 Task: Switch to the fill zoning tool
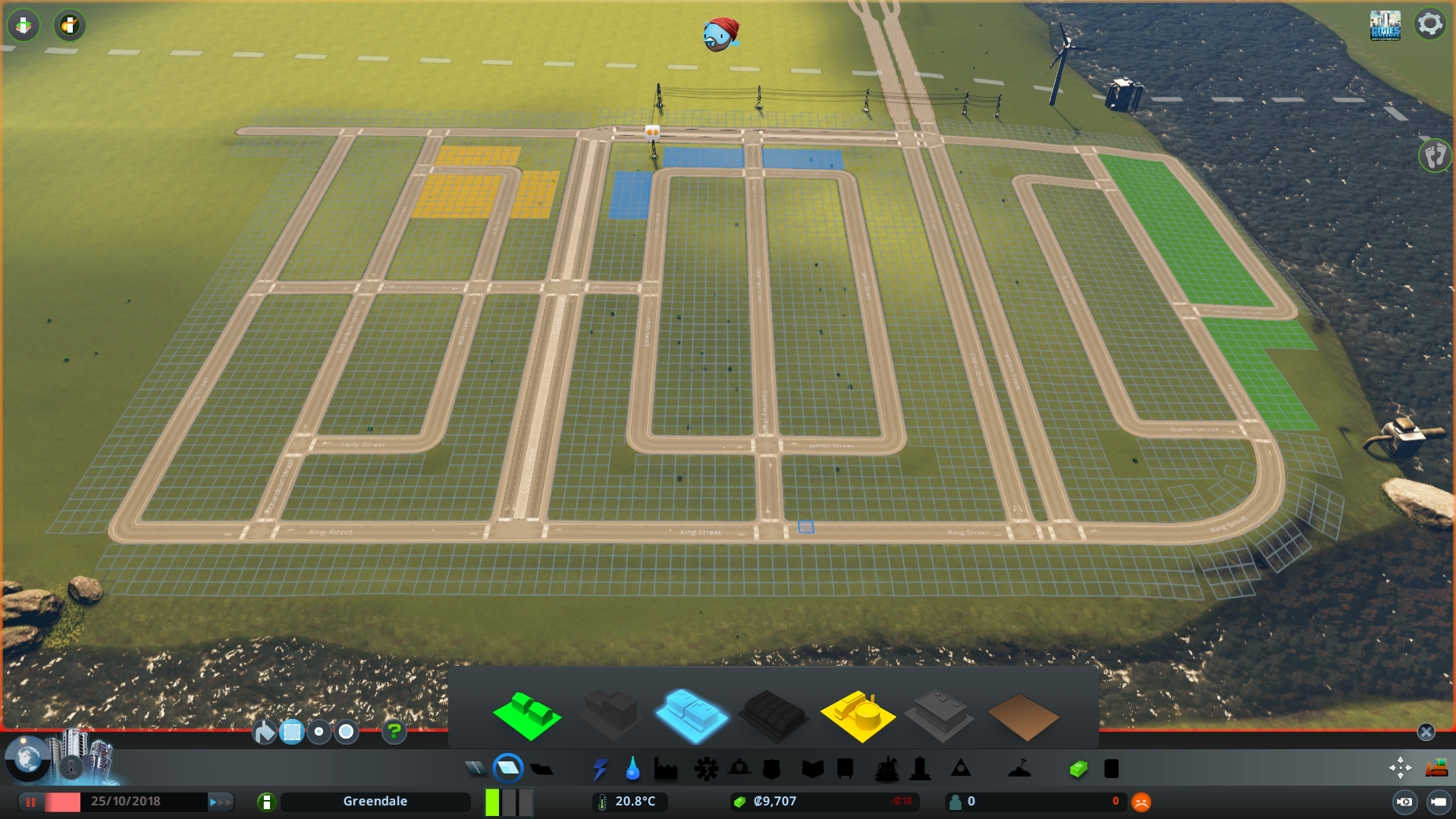(x=264, y=732)
